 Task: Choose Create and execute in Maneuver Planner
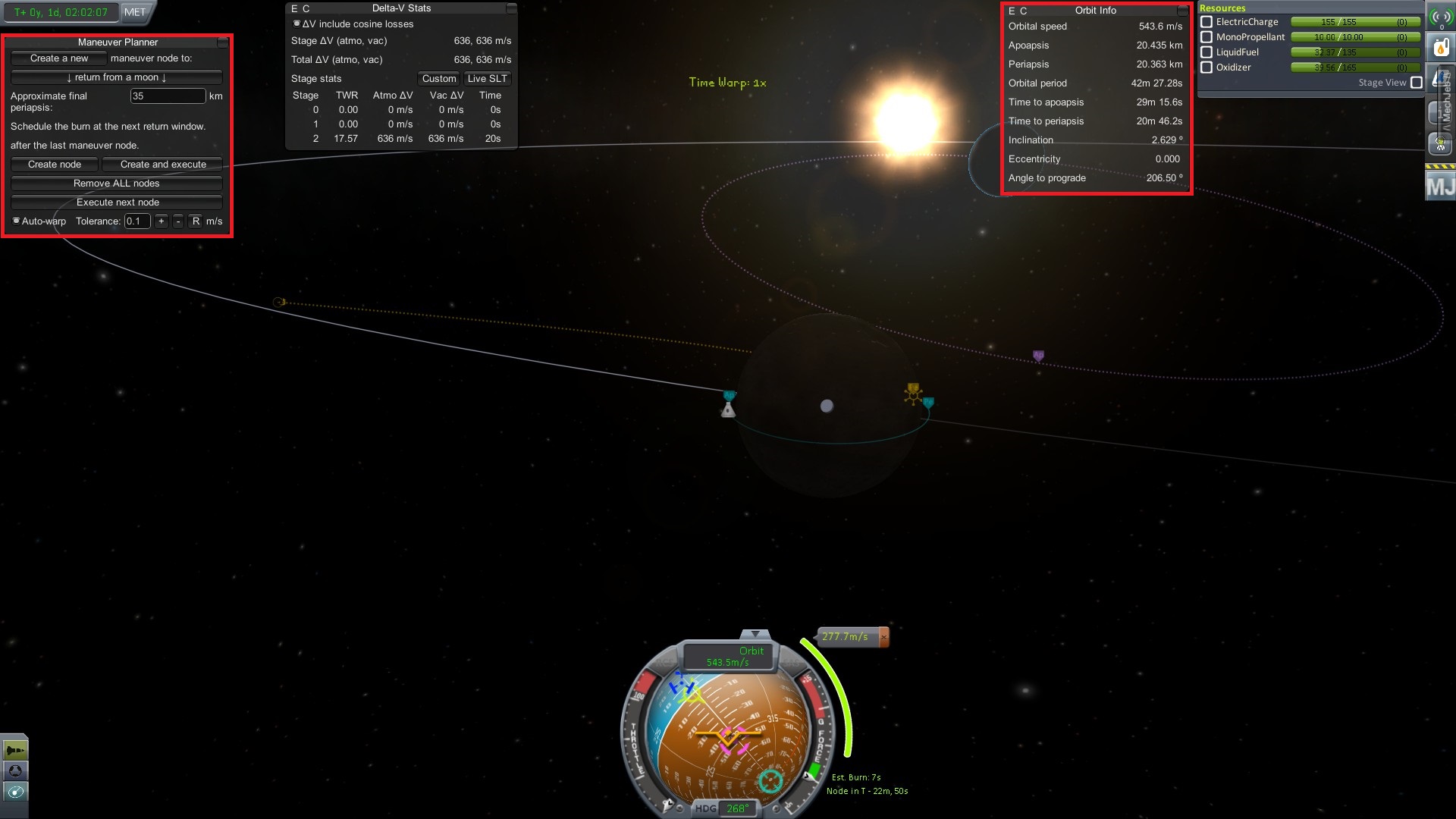coord(162,165)
